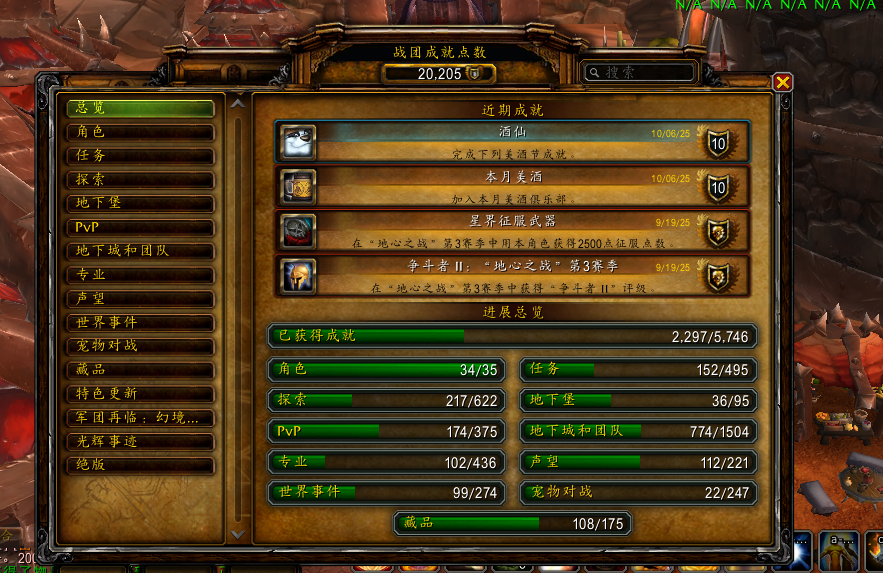
Task: Switch to the 任务 category
Action: click(140, 156)
